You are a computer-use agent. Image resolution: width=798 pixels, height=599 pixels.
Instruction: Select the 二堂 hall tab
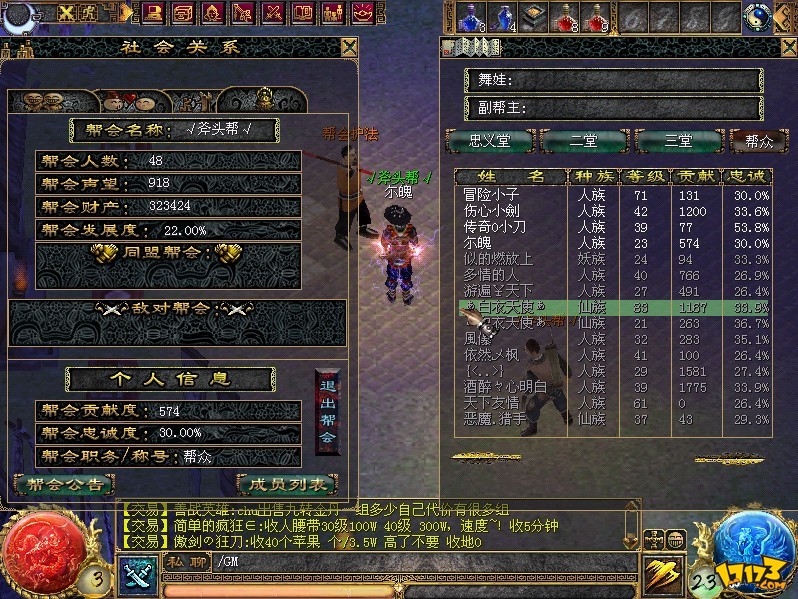coord(584,141)
